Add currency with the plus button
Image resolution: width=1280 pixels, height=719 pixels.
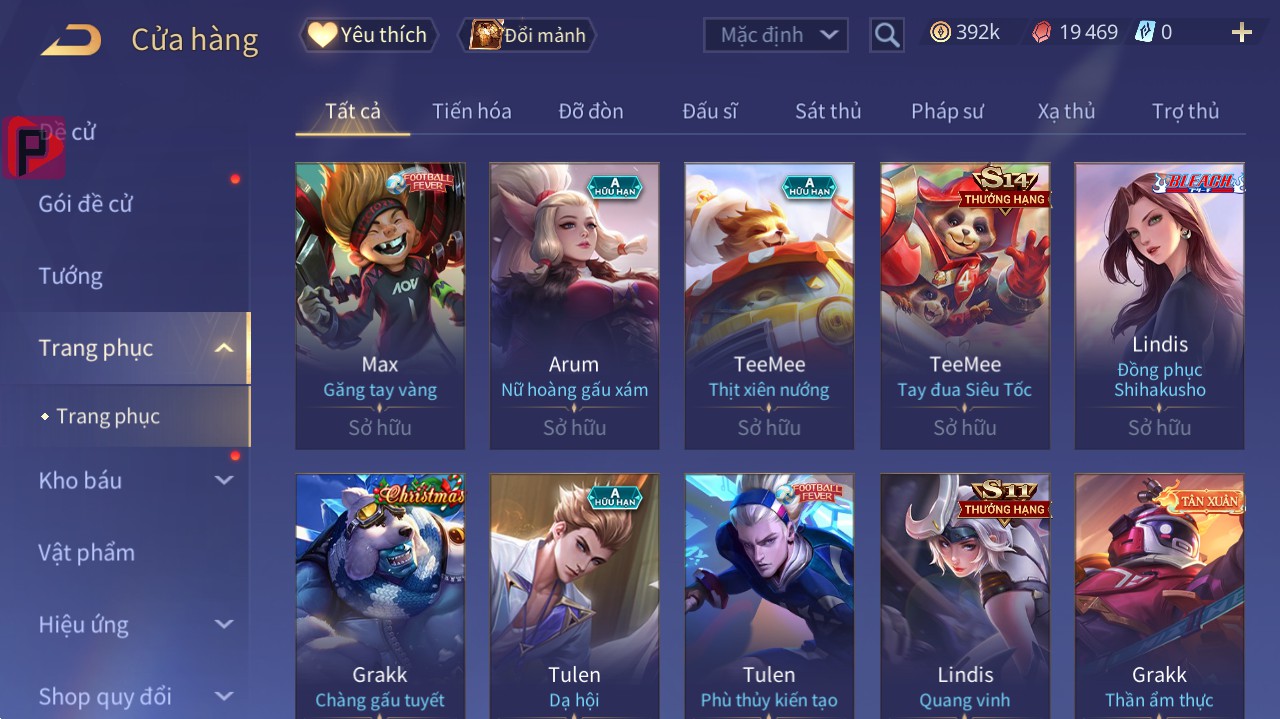point(1241,33)
